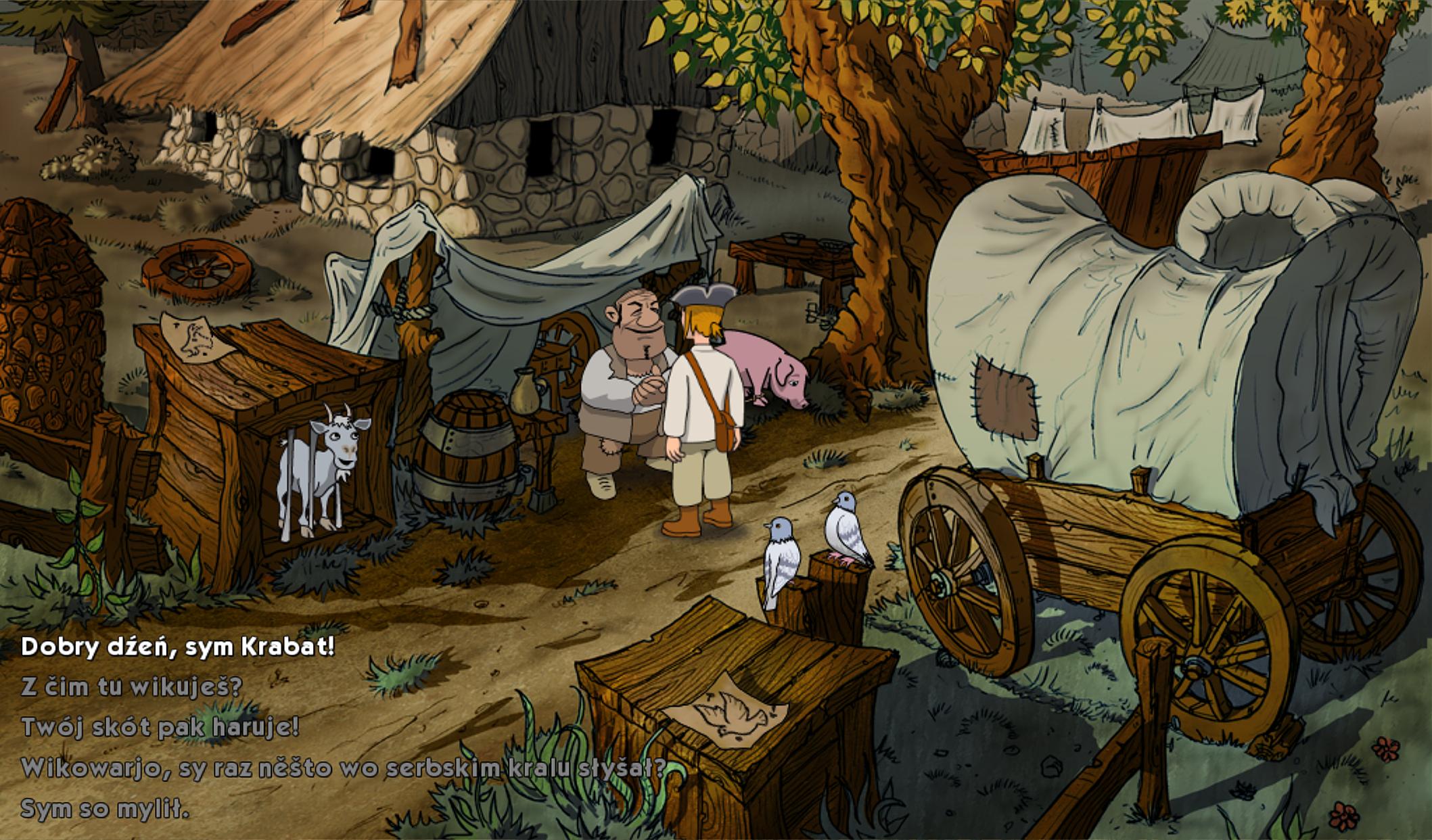Ask "Z čim tu wikuješ?"
The height and width of the screenshot is (840, 1432).
131,687
